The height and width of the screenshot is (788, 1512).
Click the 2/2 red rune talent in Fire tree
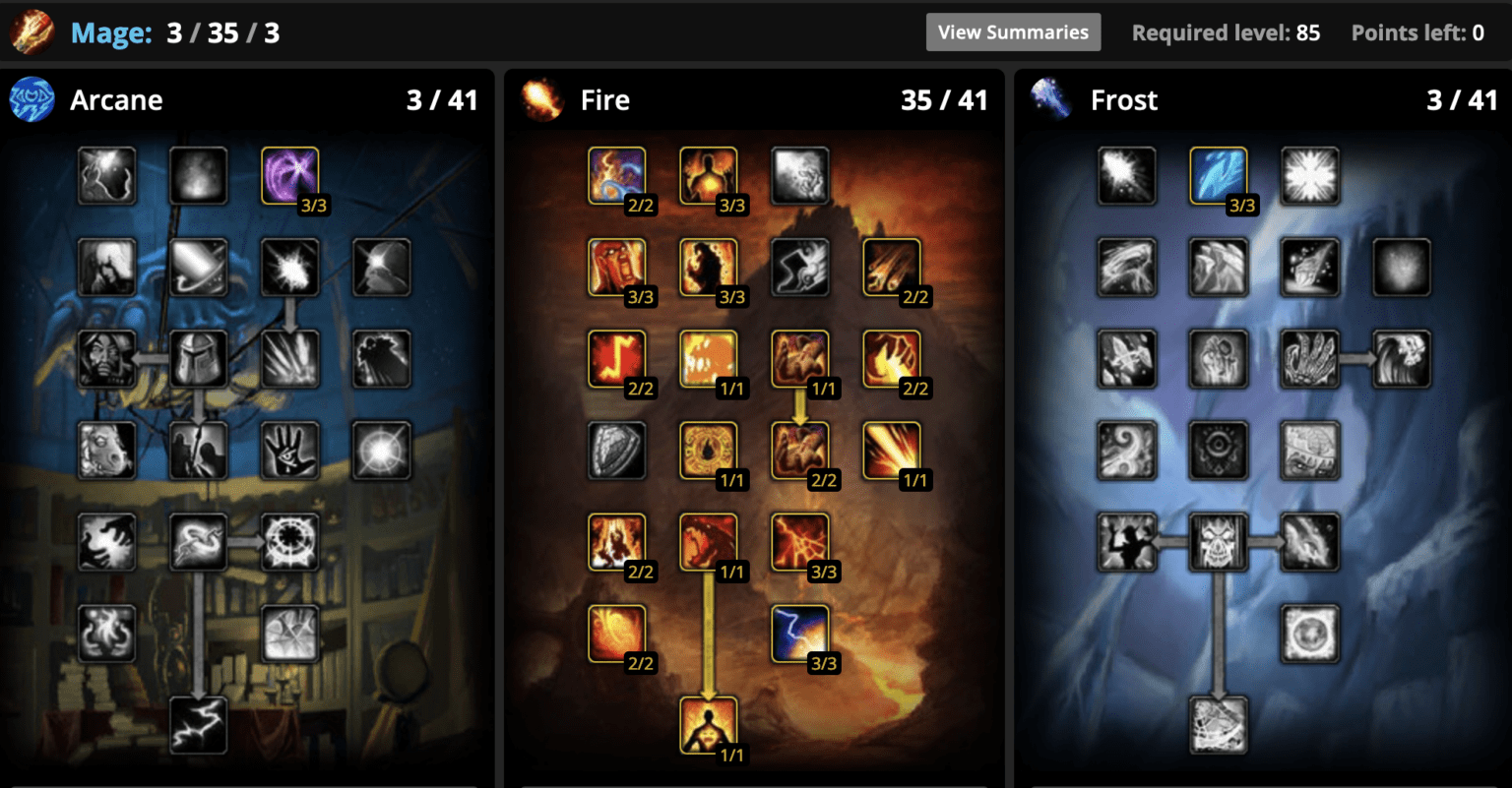[x=617, y=359]
